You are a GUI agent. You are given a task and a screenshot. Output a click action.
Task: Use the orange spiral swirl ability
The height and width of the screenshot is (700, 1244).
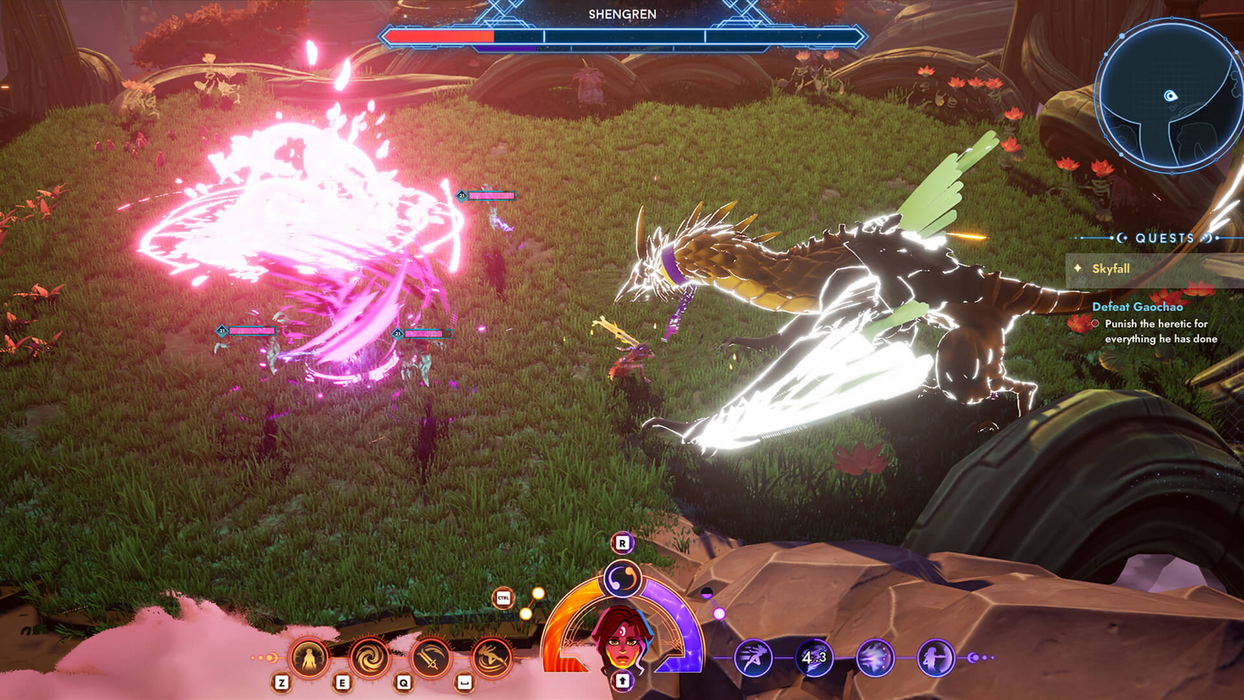point(369,658)
